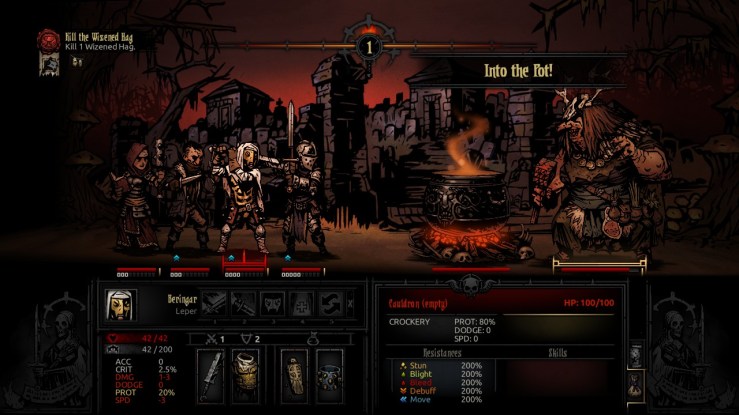Activate the mask-face skill in slot 3
This screenshot has width=739, height=415.
pyautogui.click(x=273, y=303)
